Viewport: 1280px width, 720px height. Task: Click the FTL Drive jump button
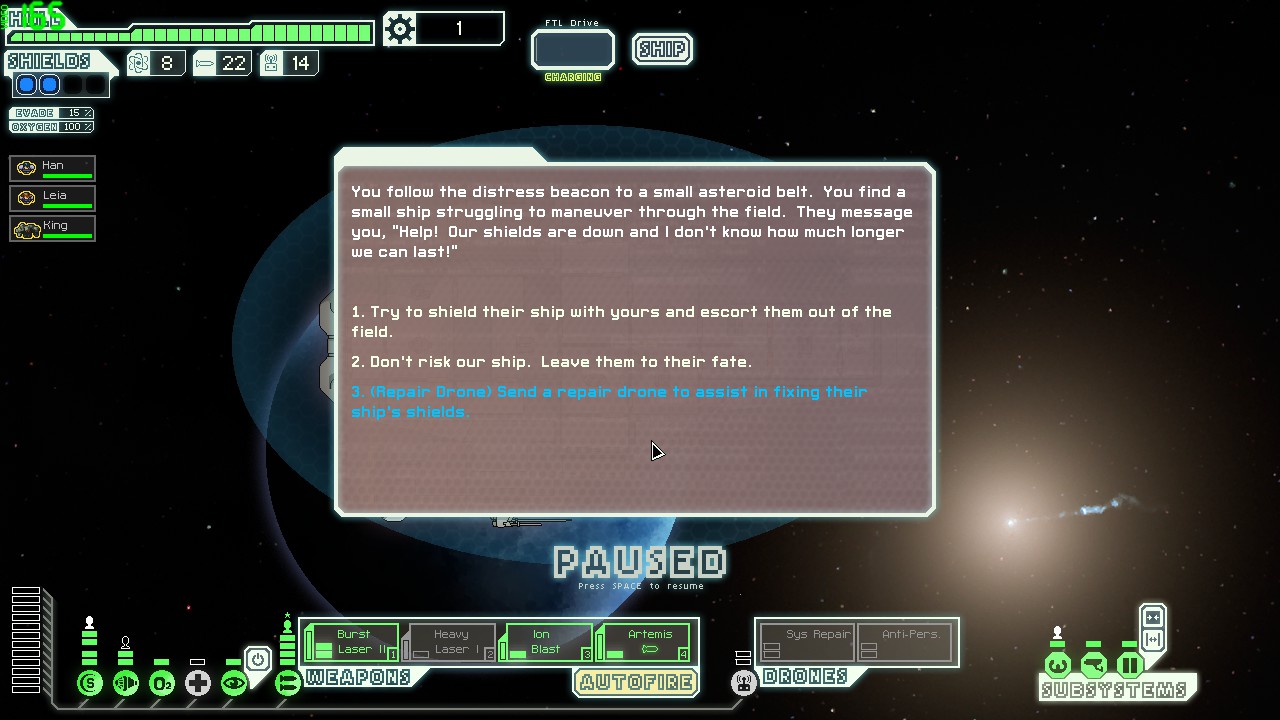click(x=572, y=50)
